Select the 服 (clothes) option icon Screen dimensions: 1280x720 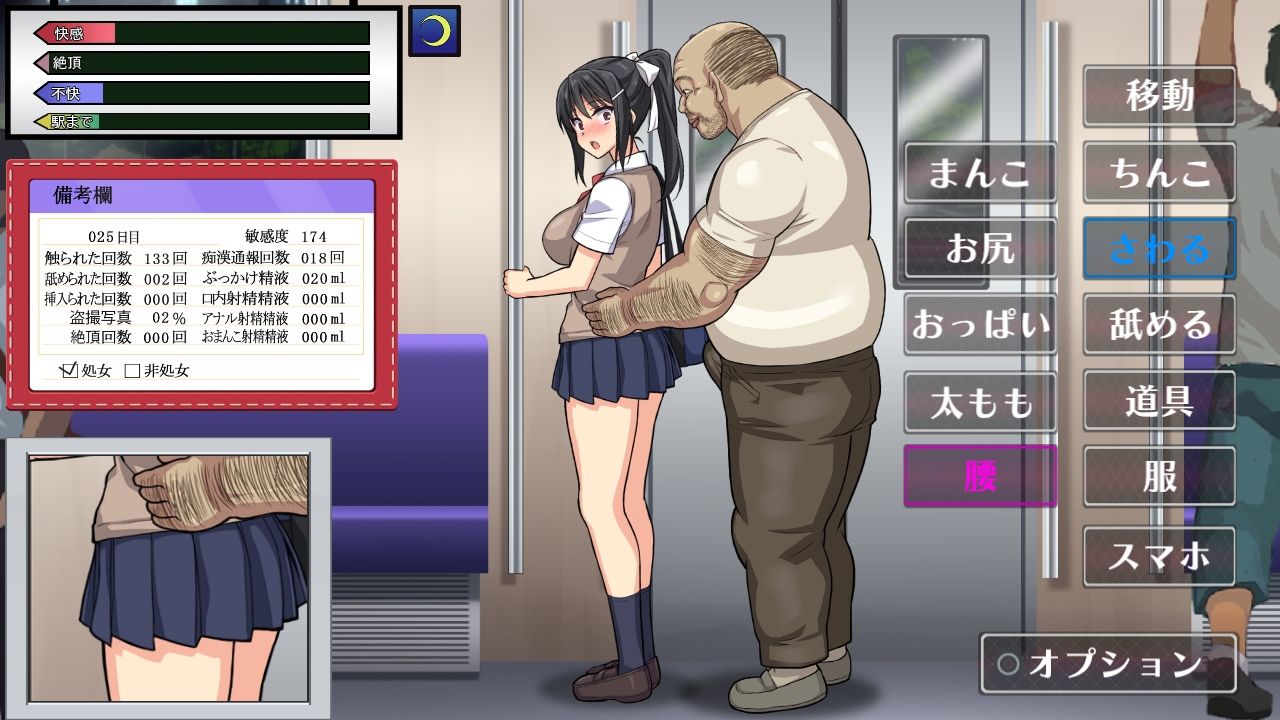click(1159, 477)
